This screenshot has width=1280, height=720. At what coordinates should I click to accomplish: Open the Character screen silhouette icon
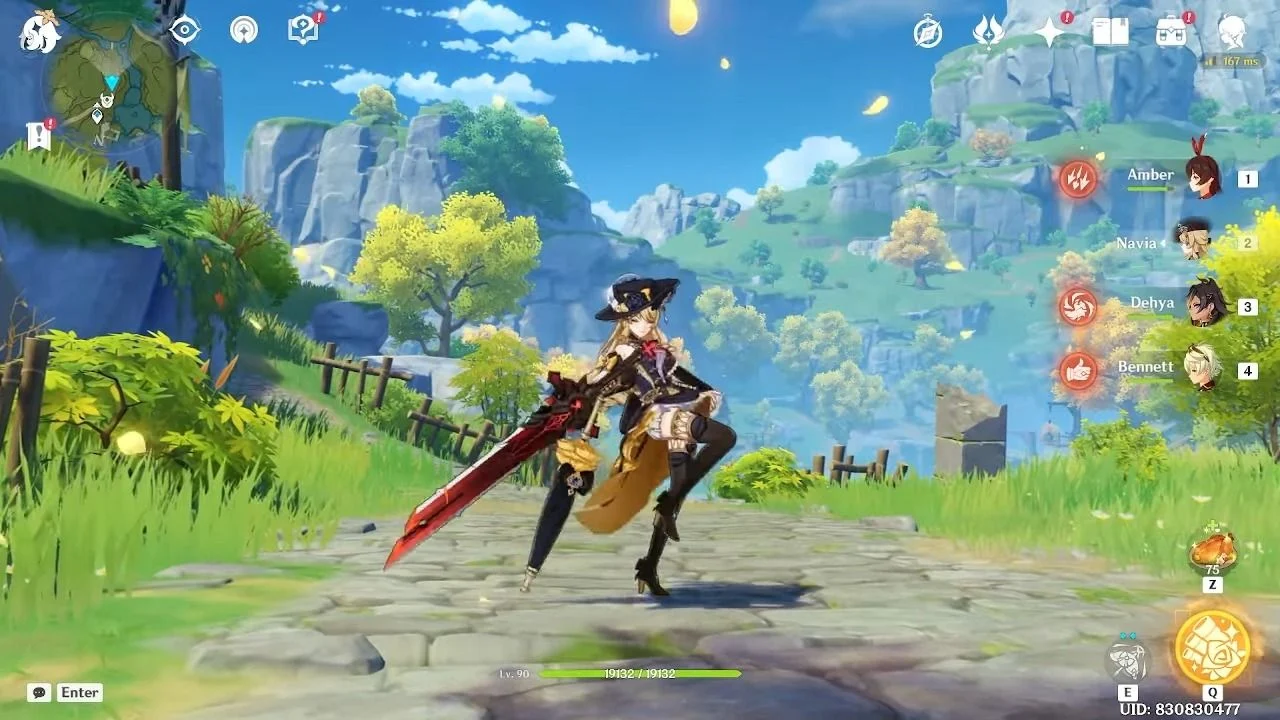[1232, 33]
